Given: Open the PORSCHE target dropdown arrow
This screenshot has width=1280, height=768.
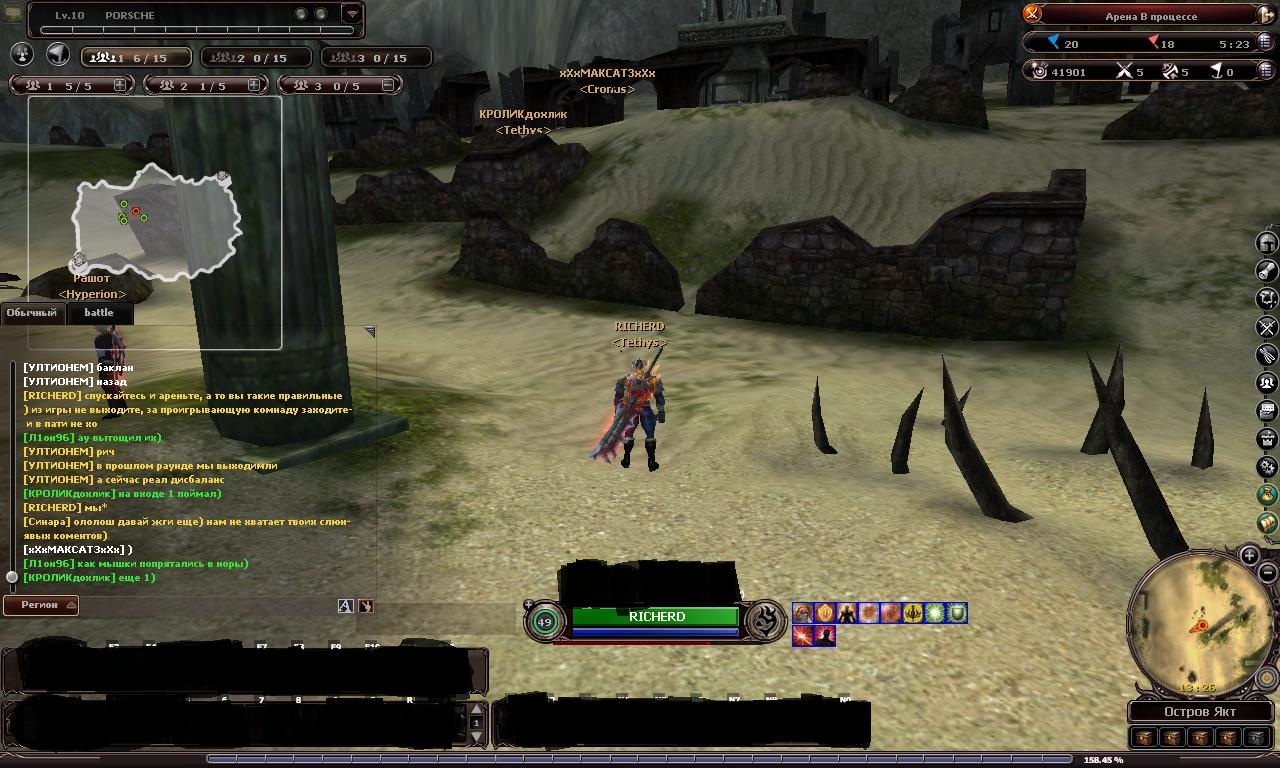Looking at the screenshot, I should click(x=351, y=14).
